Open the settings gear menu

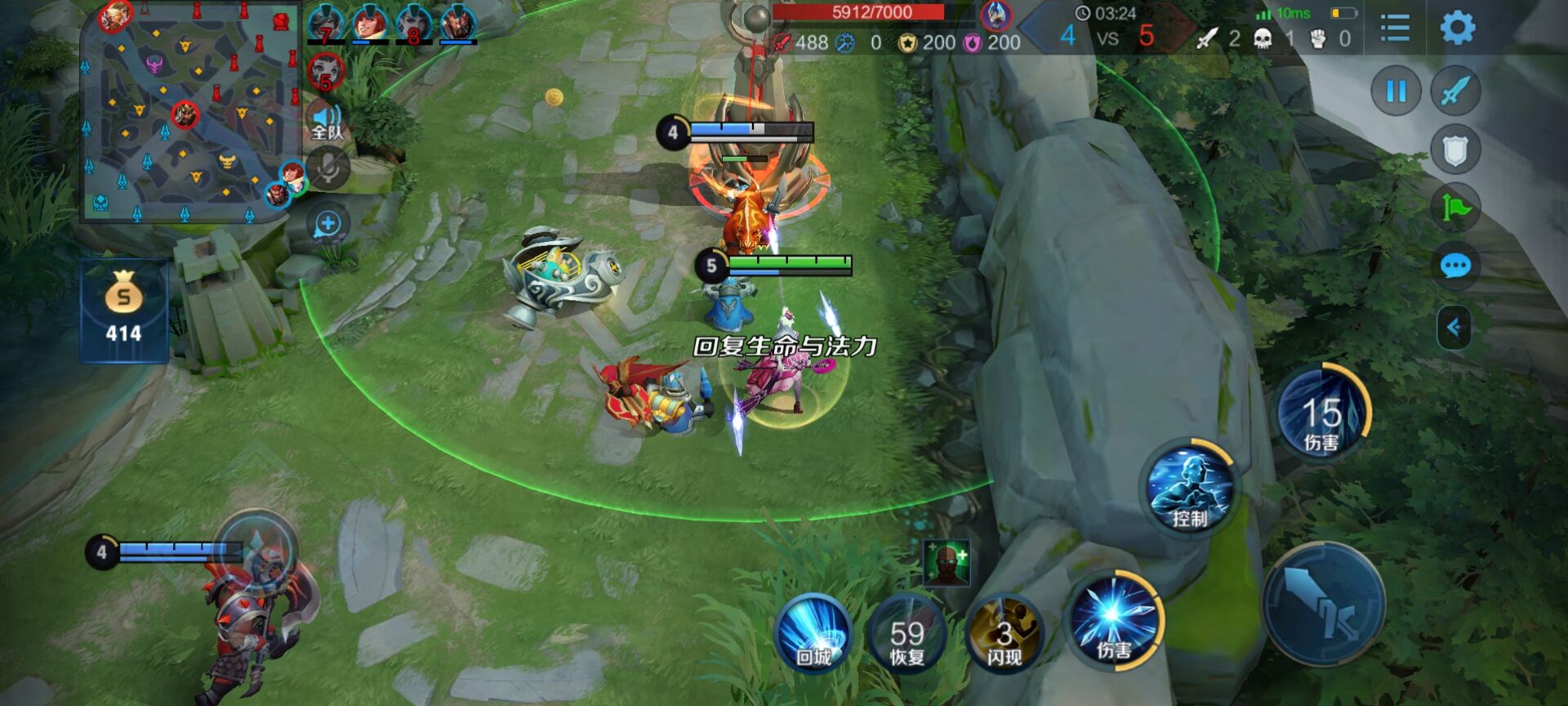pos(1457,29)
